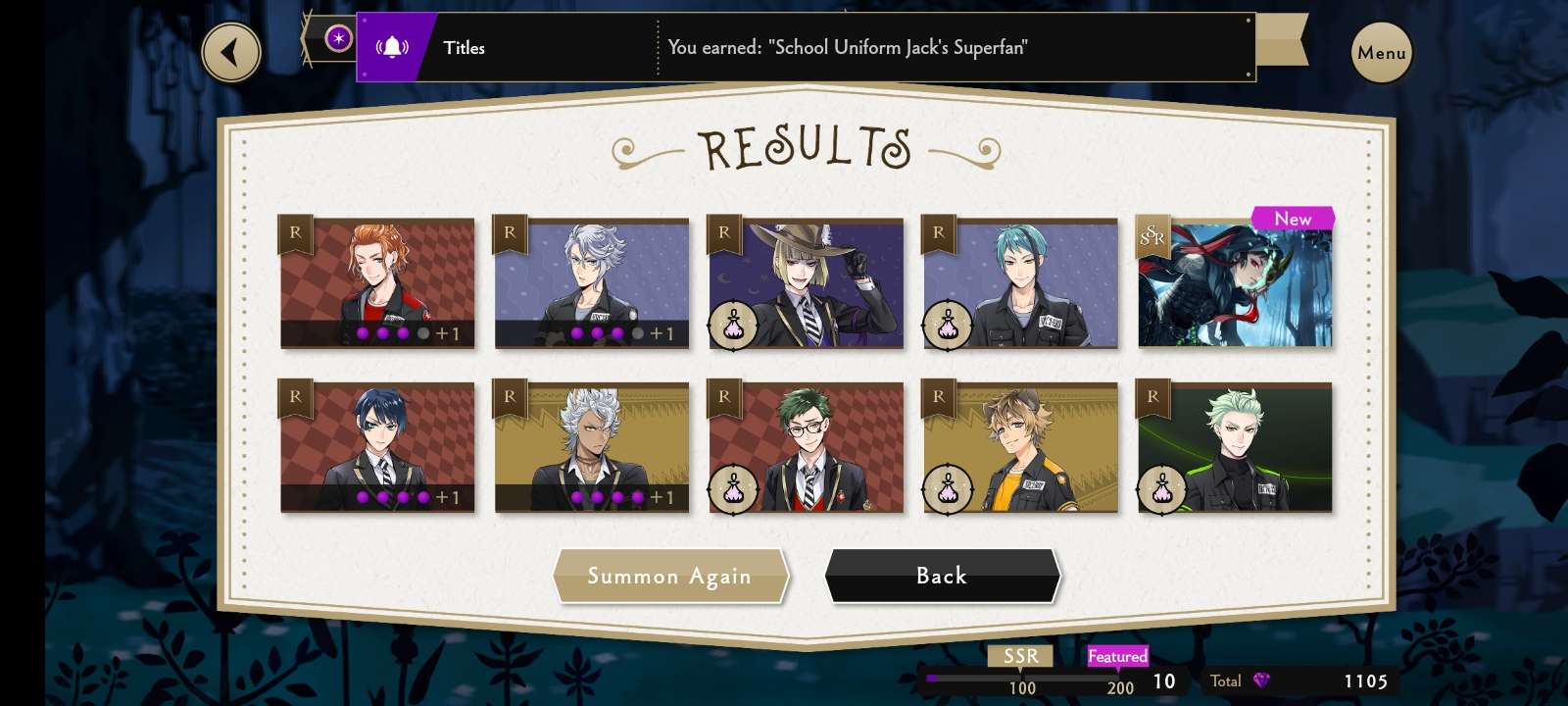Image resolution: width=1568 pixels, height=706 pixels.
Task: Choose the card with the yellow jacket
Action: coord(1020,447)
